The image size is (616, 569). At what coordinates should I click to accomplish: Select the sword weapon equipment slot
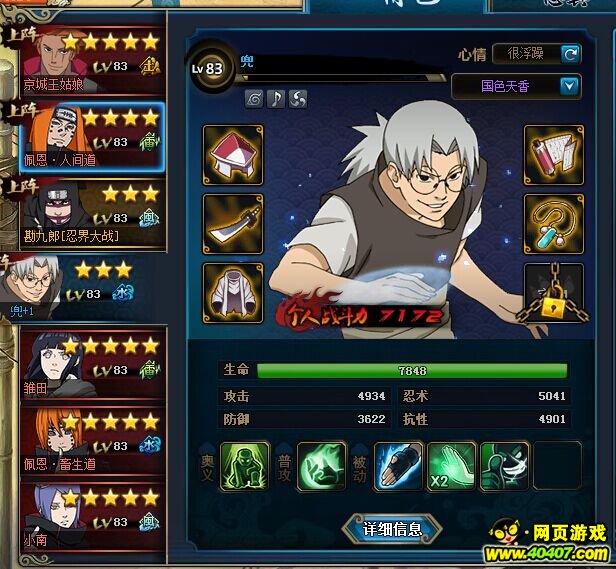[233, 223]
